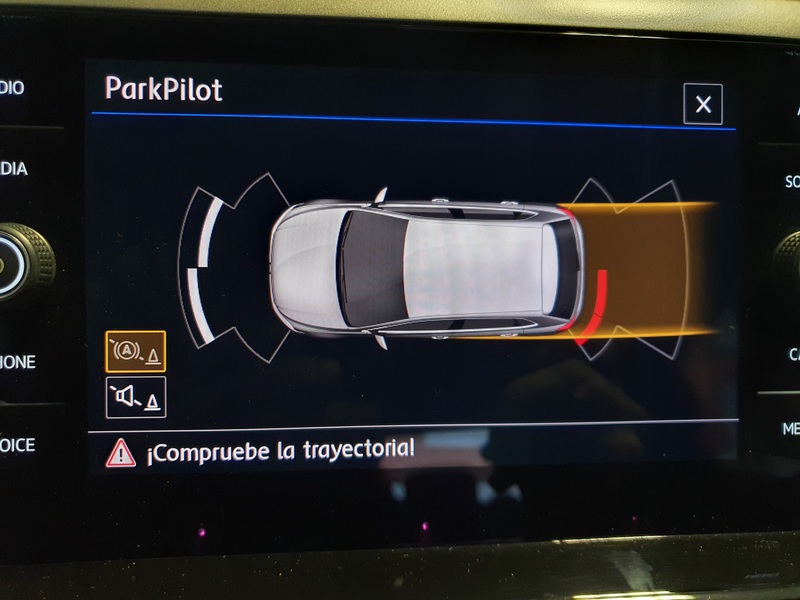Toggle the manoeuvre auto-braking icon
The width and height of the screenshot is (800, 600).
[136, 352]
